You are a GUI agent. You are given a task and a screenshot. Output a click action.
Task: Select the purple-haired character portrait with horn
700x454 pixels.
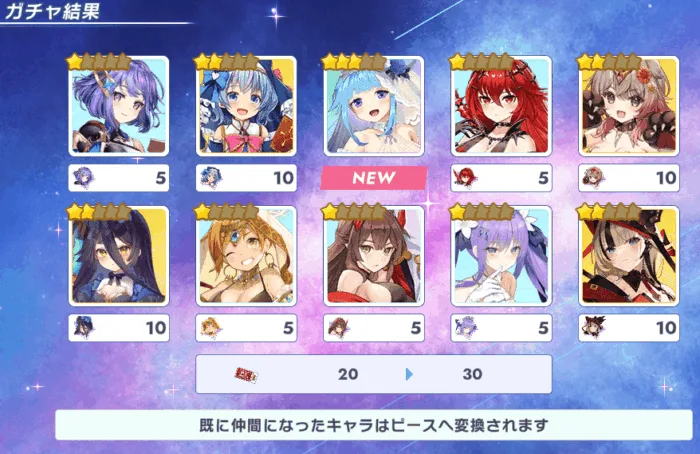click(x=119, y=106)
